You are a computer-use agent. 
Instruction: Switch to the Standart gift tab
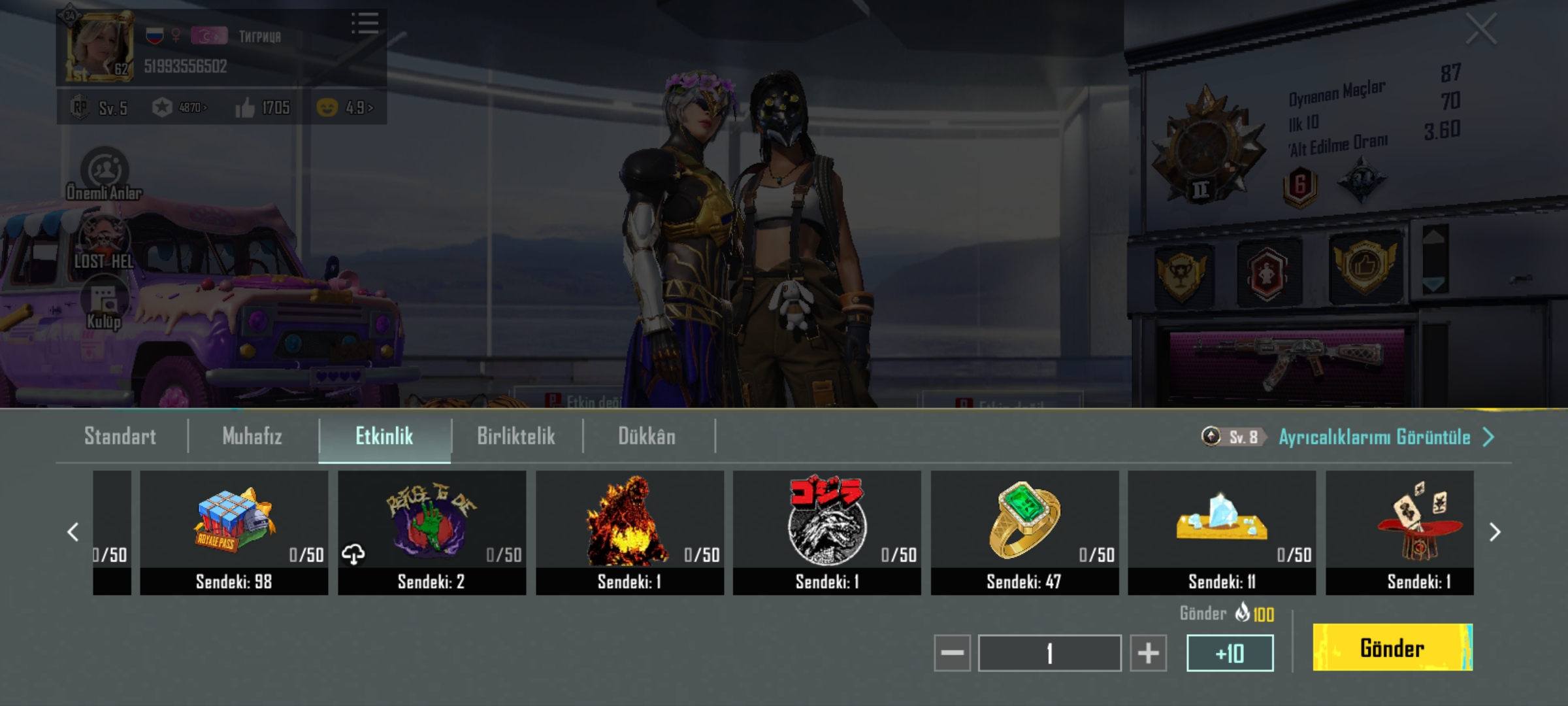120,436
